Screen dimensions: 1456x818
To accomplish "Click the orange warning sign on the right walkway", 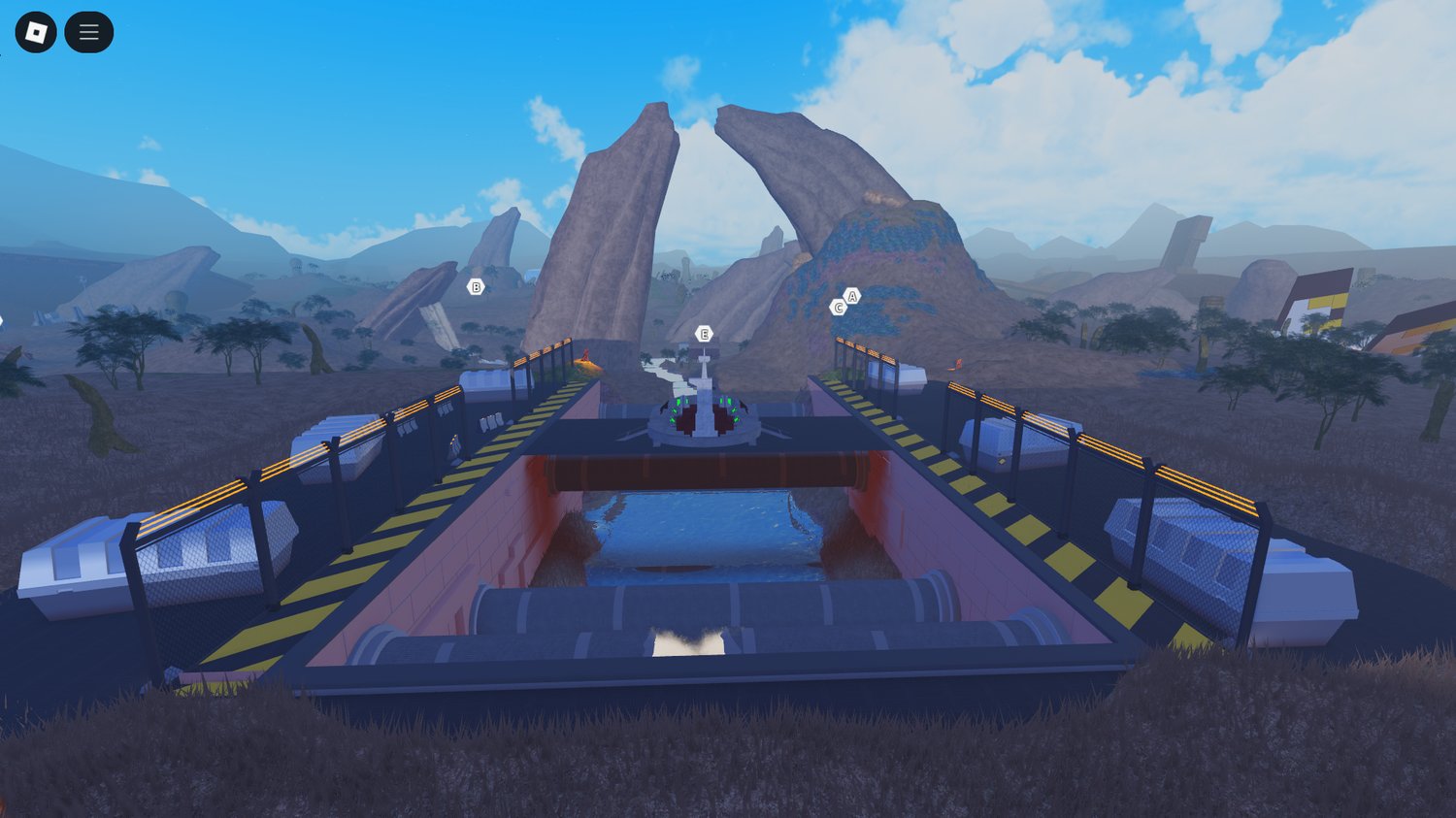I will coord(956,366).
